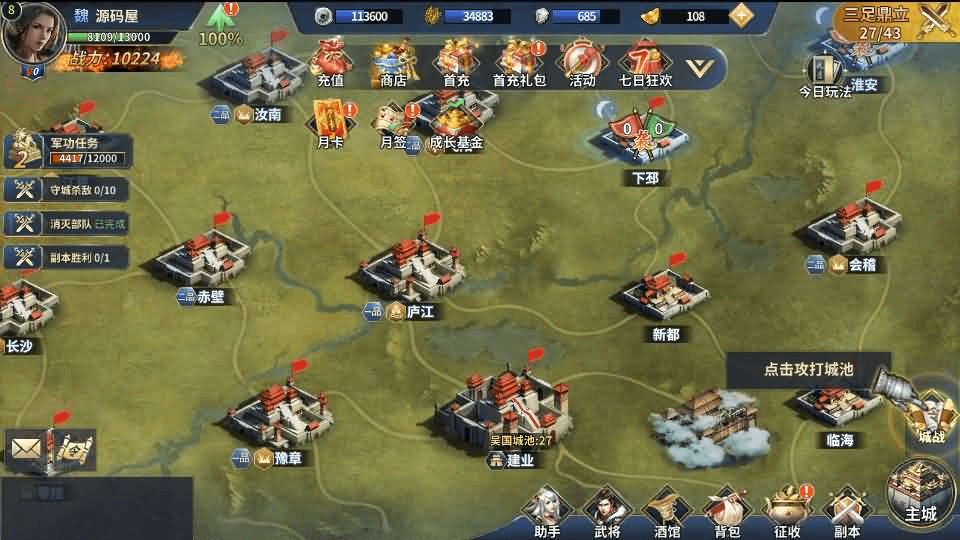
Task: Open the mail envelope icon
Action: pyautogui.click(x=26, y=449)
